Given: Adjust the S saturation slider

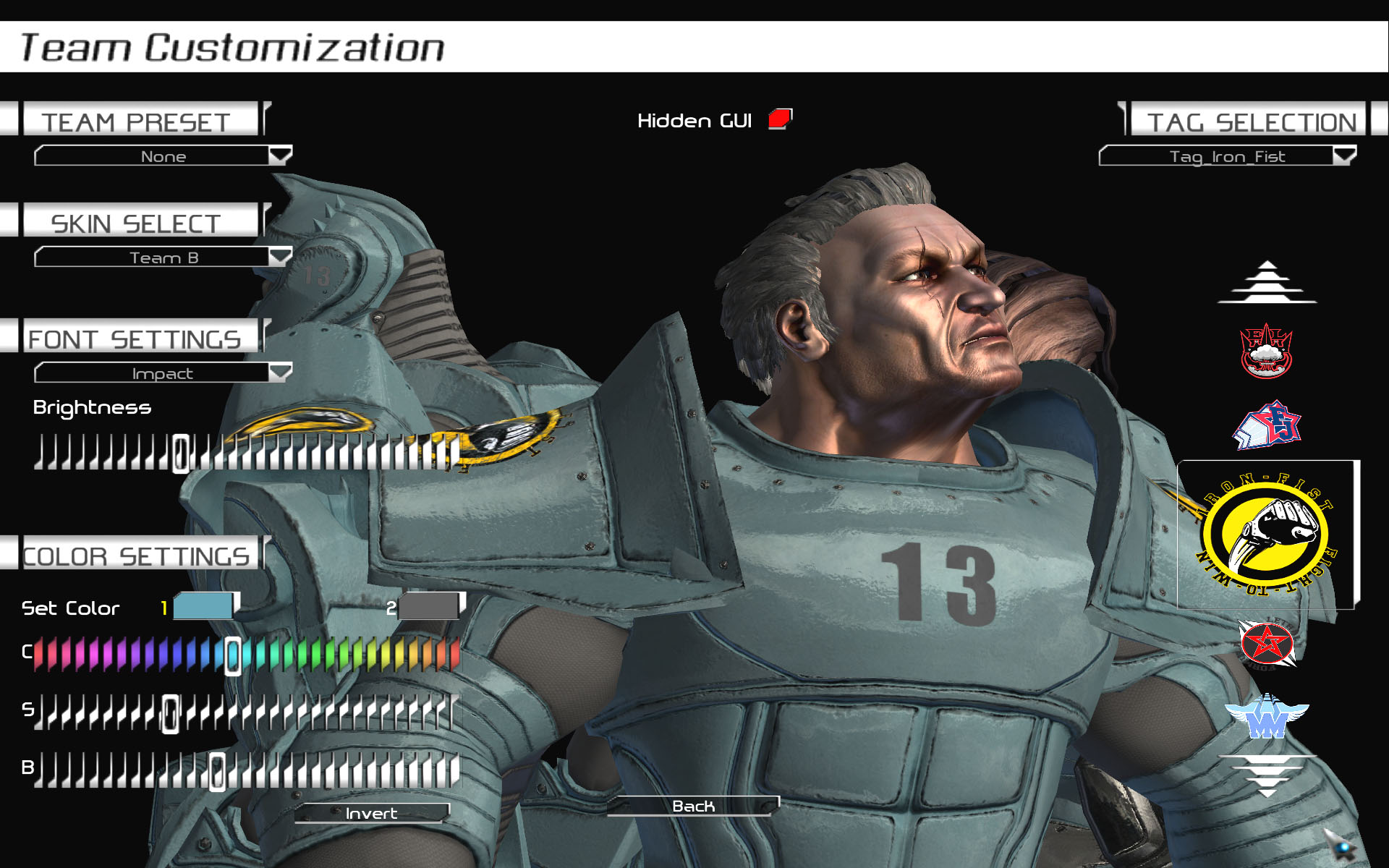Looking at the screenshot, I should coord(246,712).
